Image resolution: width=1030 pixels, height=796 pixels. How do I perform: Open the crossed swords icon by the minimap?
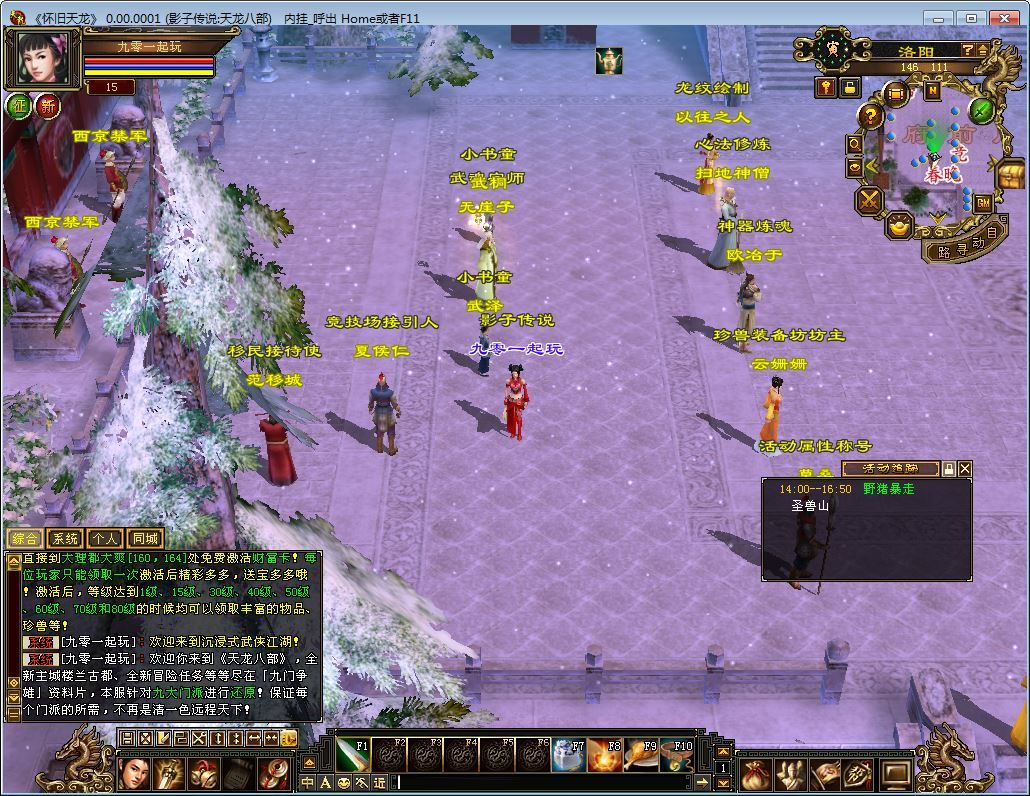click(869, 200)
